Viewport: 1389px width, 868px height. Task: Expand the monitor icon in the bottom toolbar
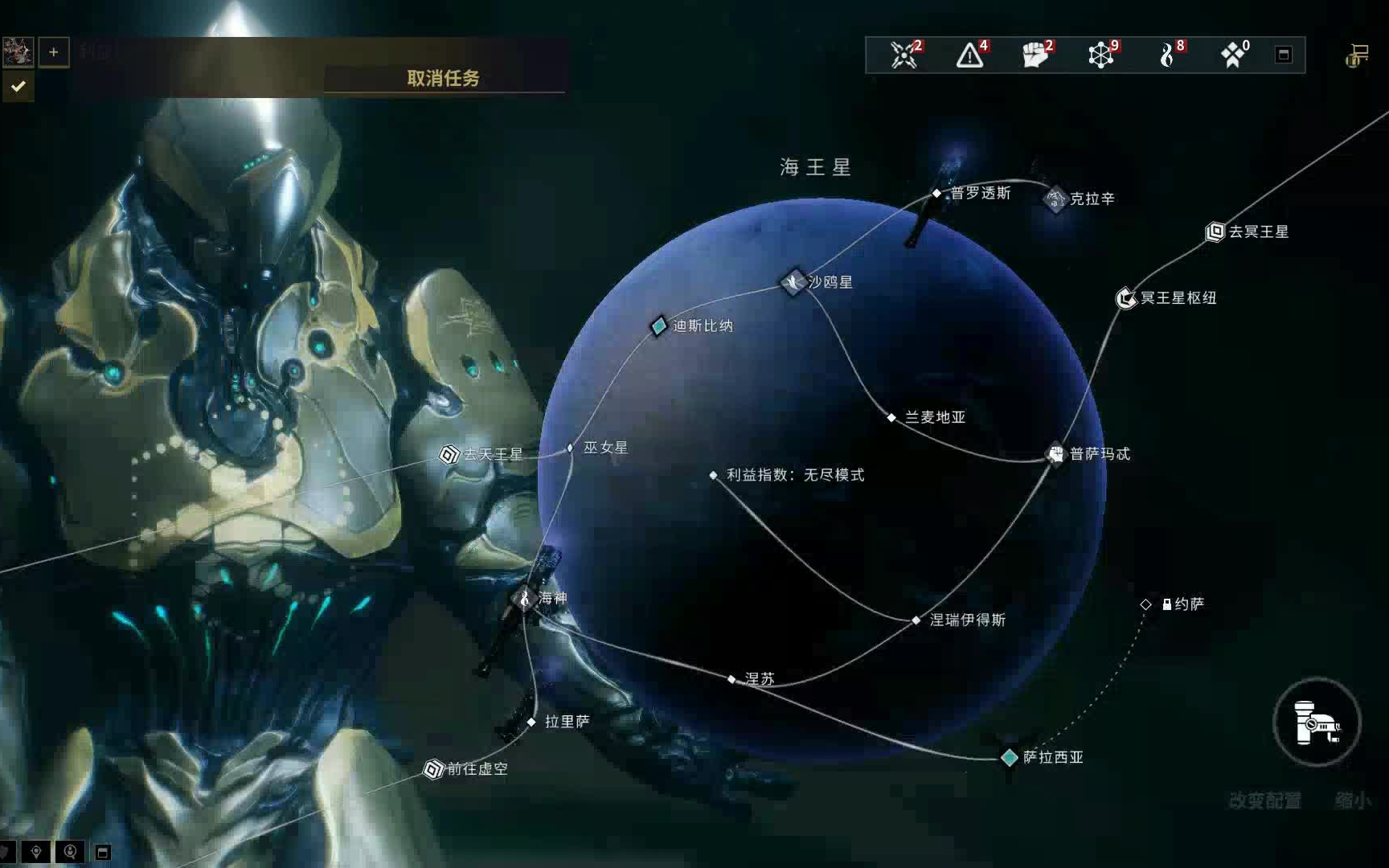(102, 850)
